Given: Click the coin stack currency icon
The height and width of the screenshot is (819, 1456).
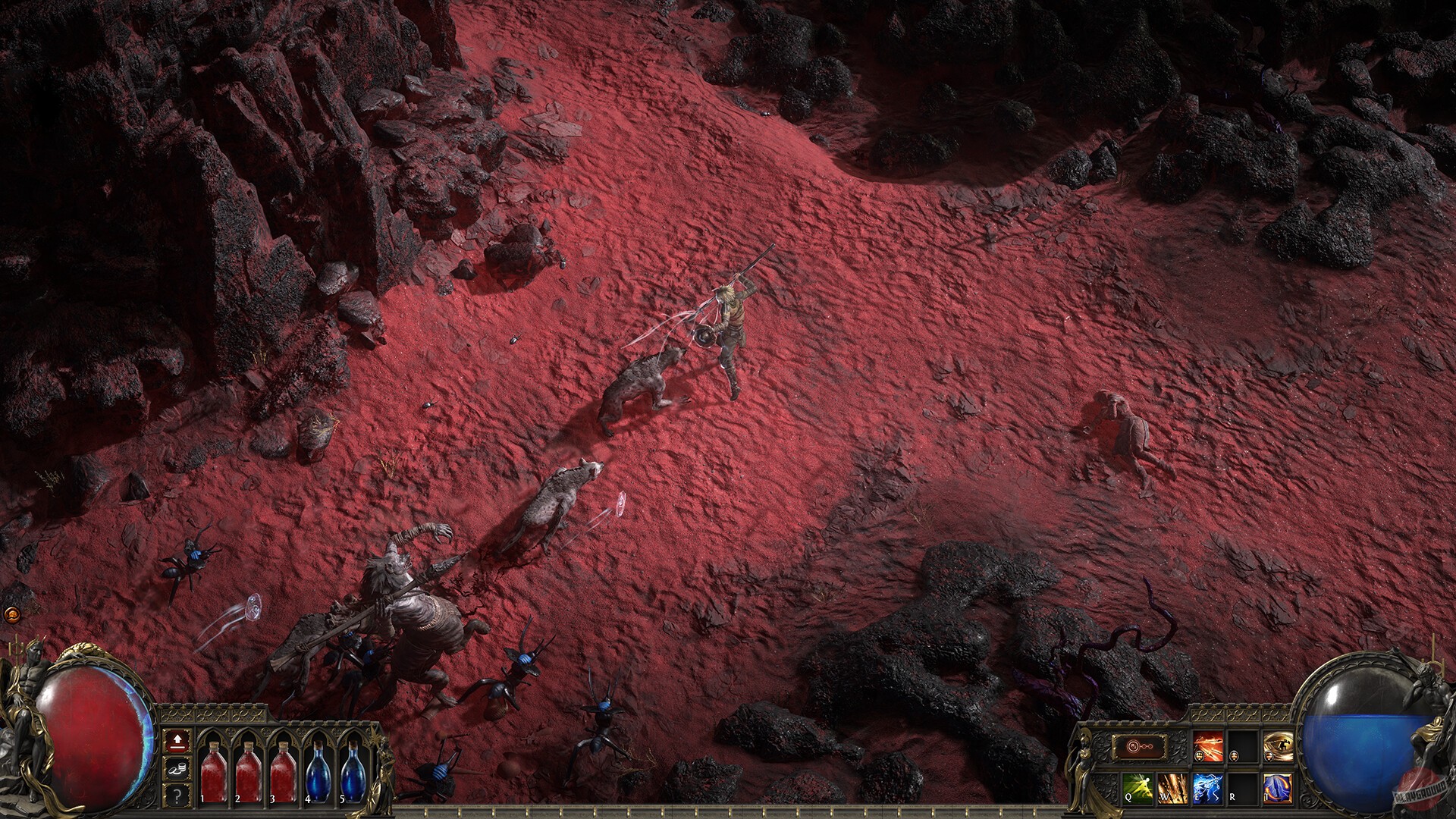Looking at the screenshot, I should (x=177, y=767).
